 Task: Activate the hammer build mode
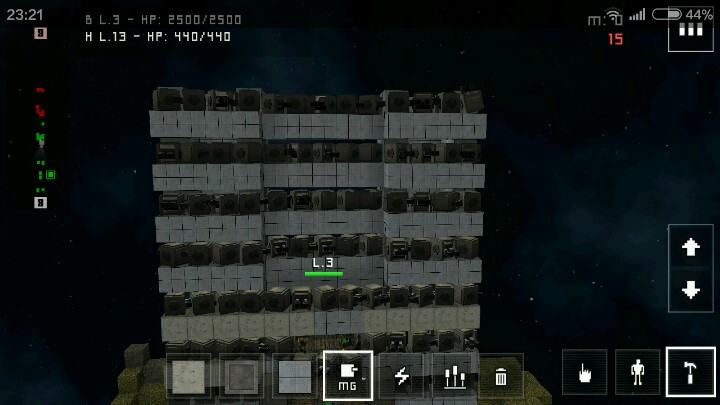[x=691, y=372]
